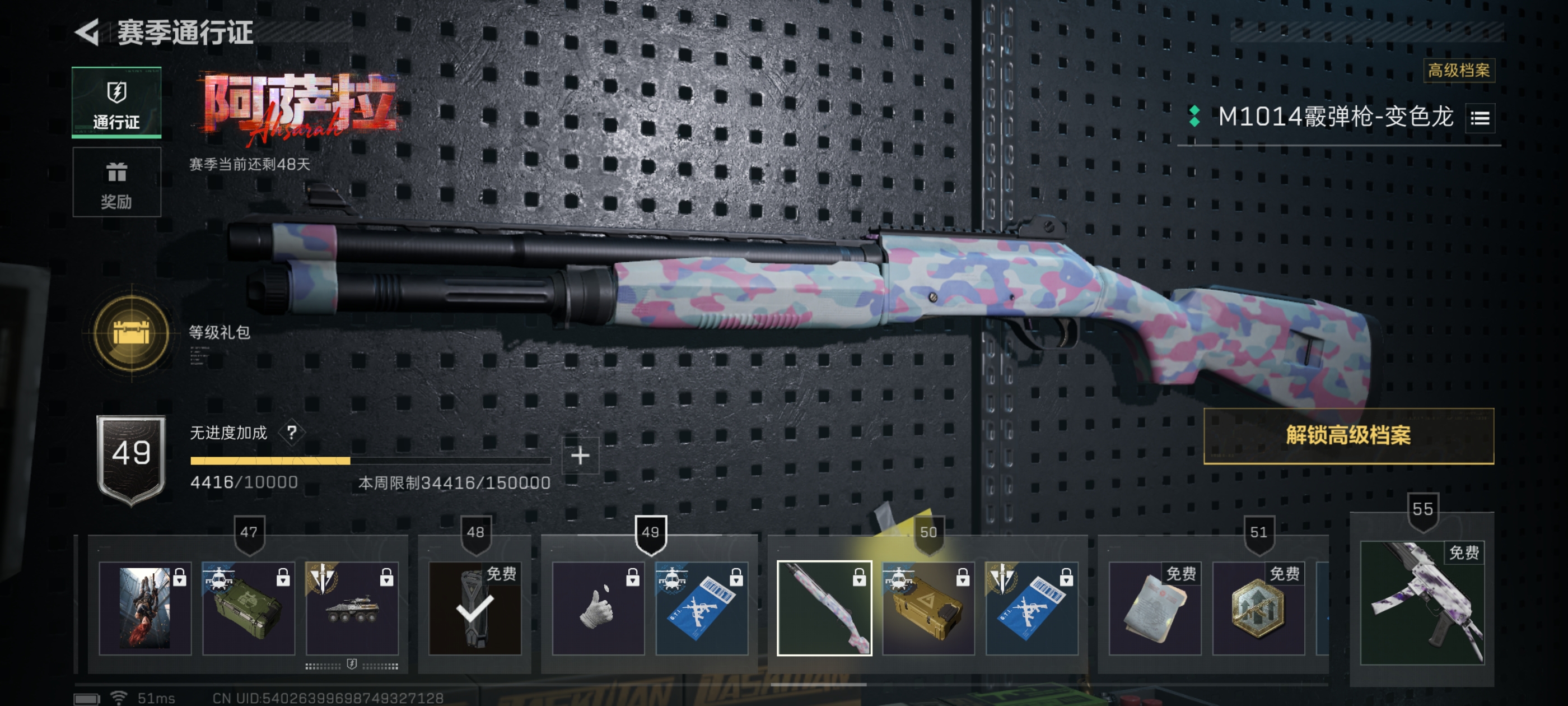Screen dimensions: 1568x706
Task: Select the thumbs-up glove reward tile
Action: click(x=598, y=608)
